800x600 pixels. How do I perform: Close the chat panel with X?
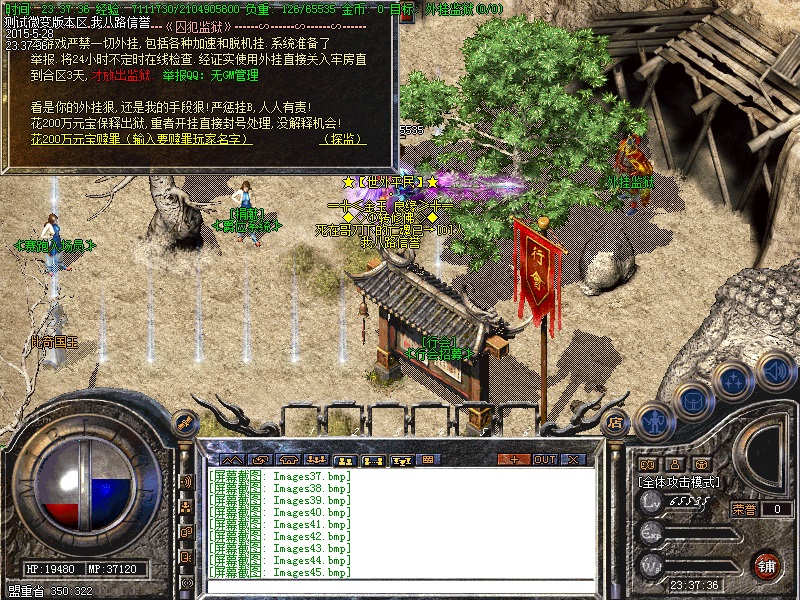[574, 459]
